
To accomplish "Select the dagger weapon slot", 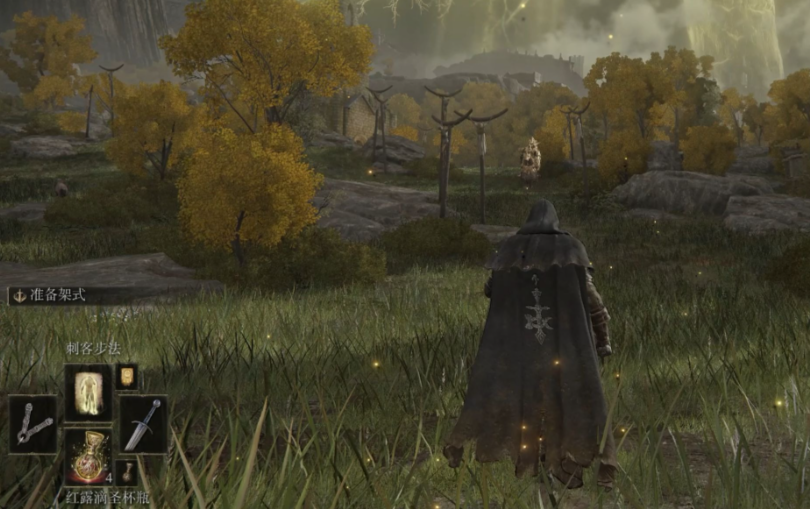I will (144, 424).
